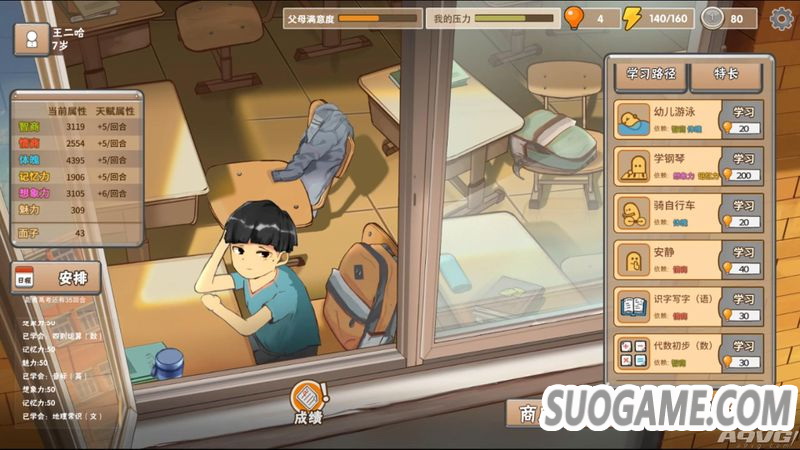Learn 识字写字（语）
Screen dimensions: 800x450
pos(742,307)
